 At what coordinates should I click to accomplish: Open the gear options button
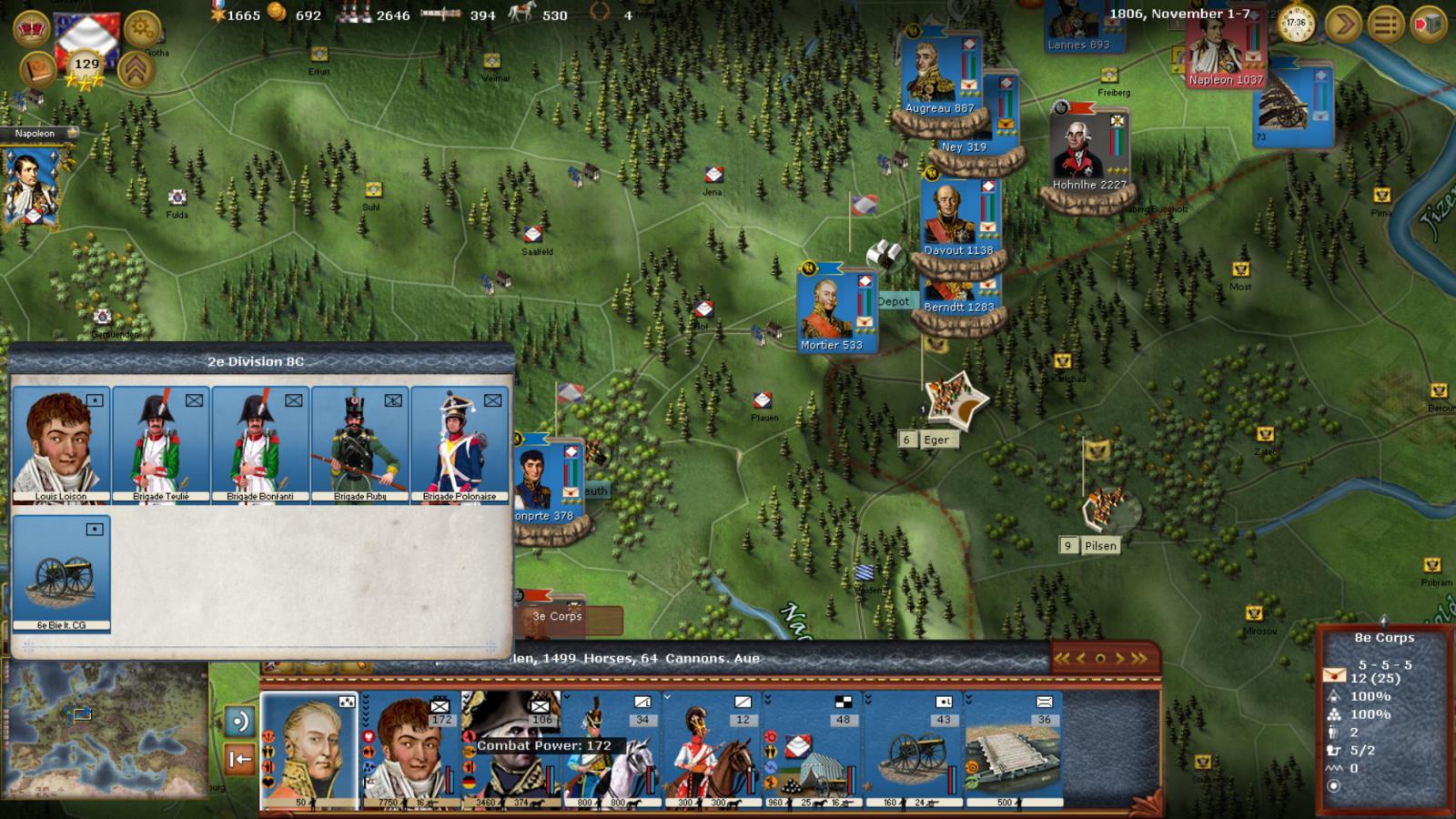click(x=141, y=29)
